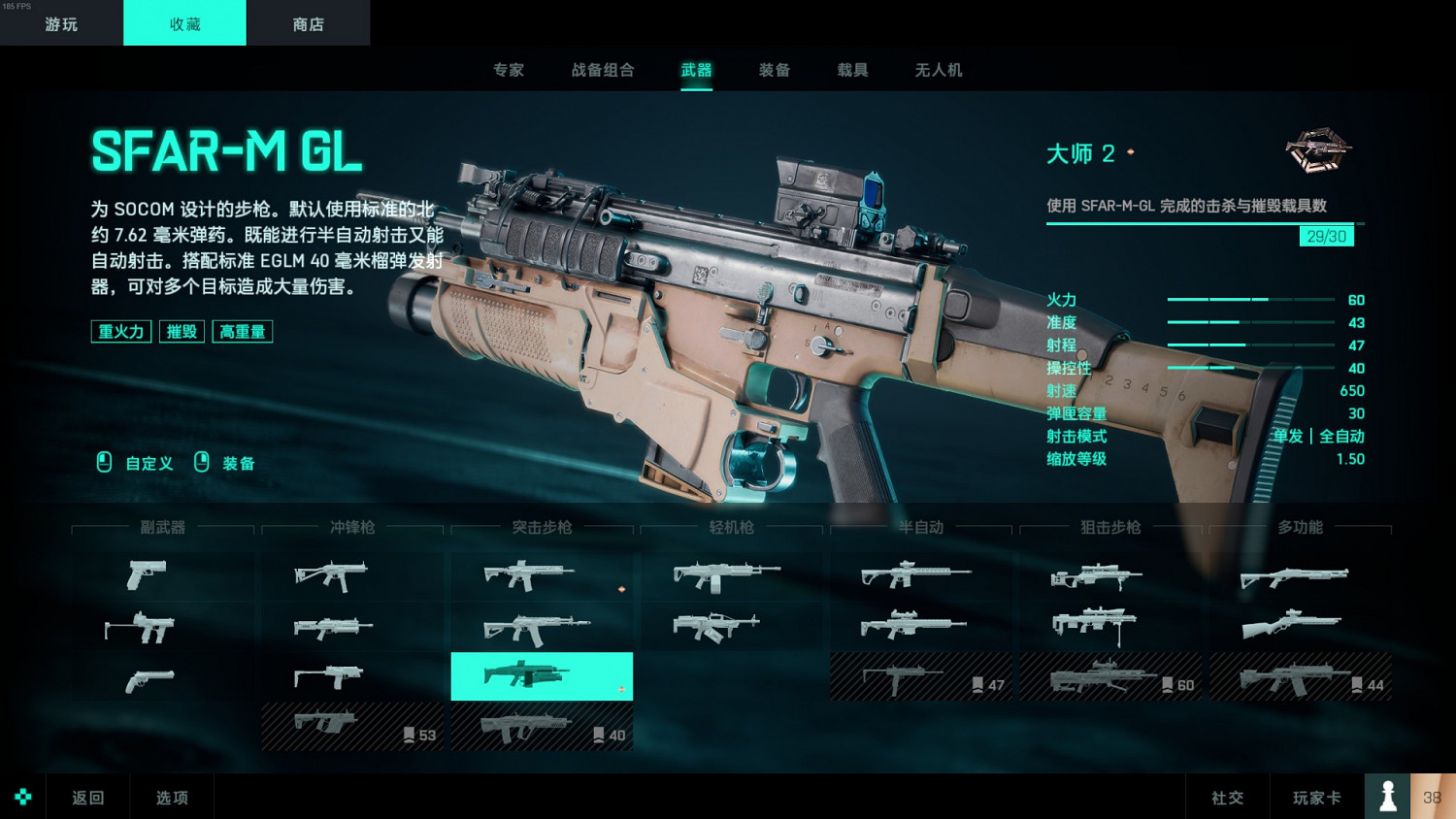Select the highlighted SFAR-M GL weapon thumbnail
The height and width of the screenshot is (819, 1456).
pos(541,675)
